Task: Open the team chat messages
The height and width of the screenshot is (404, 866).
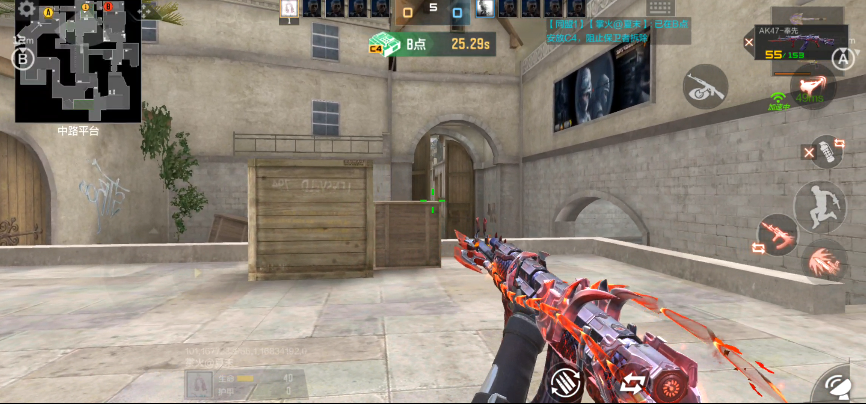Action: (x=617, y=30)
